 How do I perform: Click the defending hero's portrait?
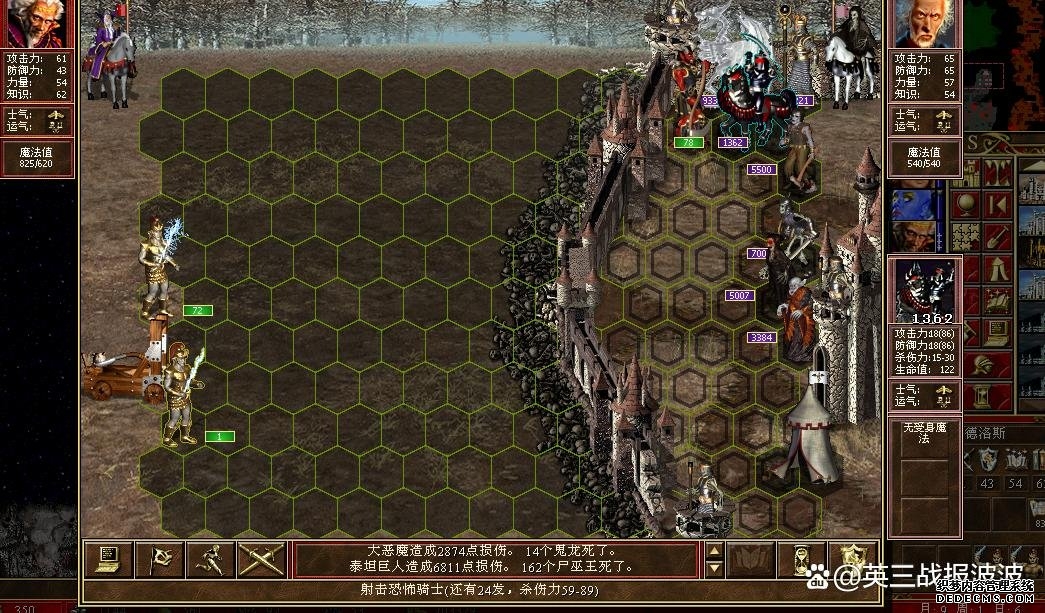tap(925, 24)
